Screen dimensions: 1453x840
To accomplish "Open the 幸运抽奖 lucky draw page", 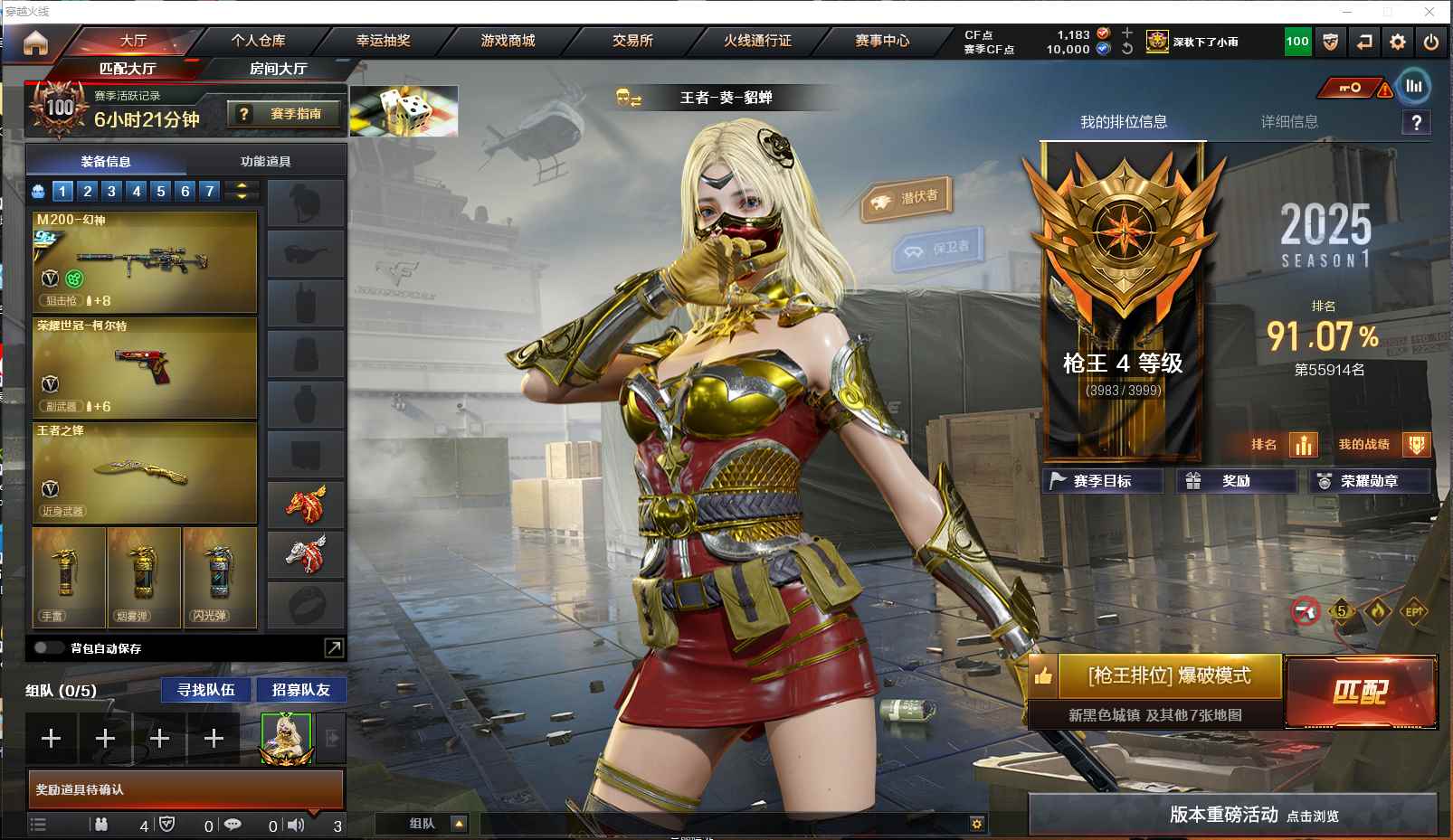I will (383, 41).
